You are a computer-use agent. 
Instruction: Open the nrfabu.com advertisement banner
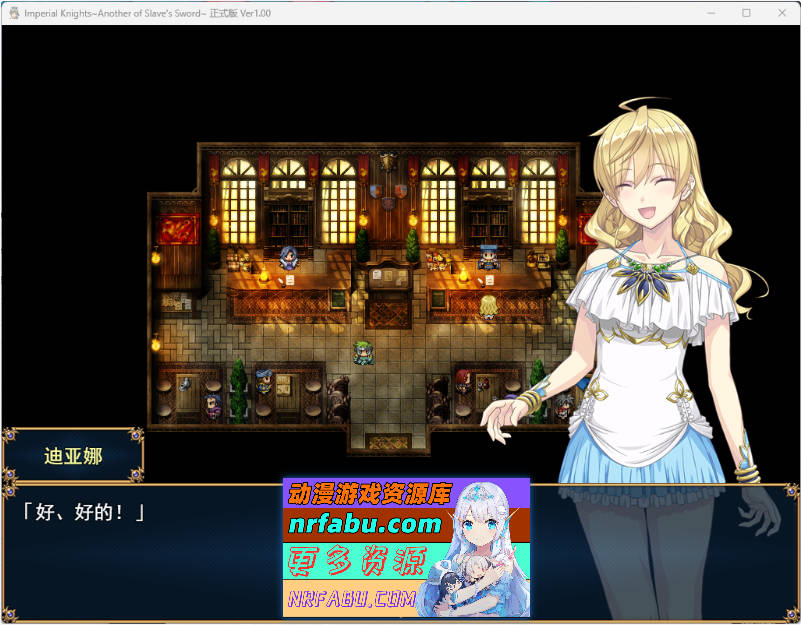[x=406, y=547]
